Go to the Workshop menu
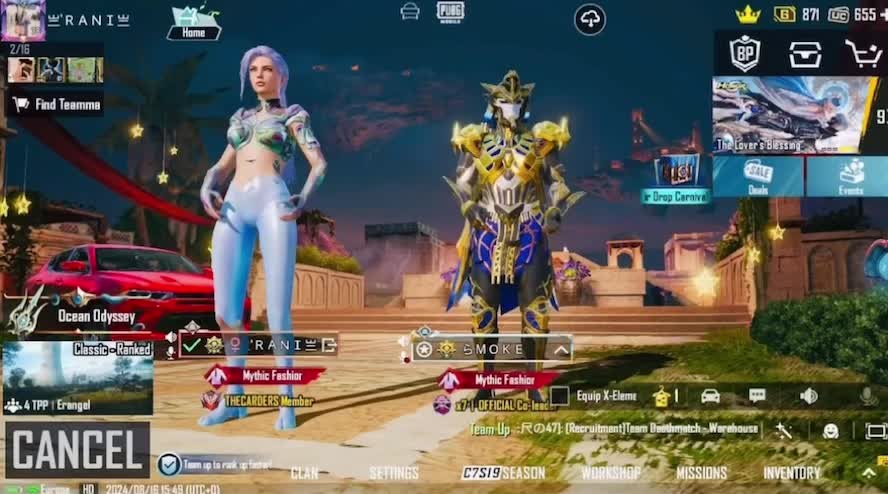 click(x=611, y=473)
